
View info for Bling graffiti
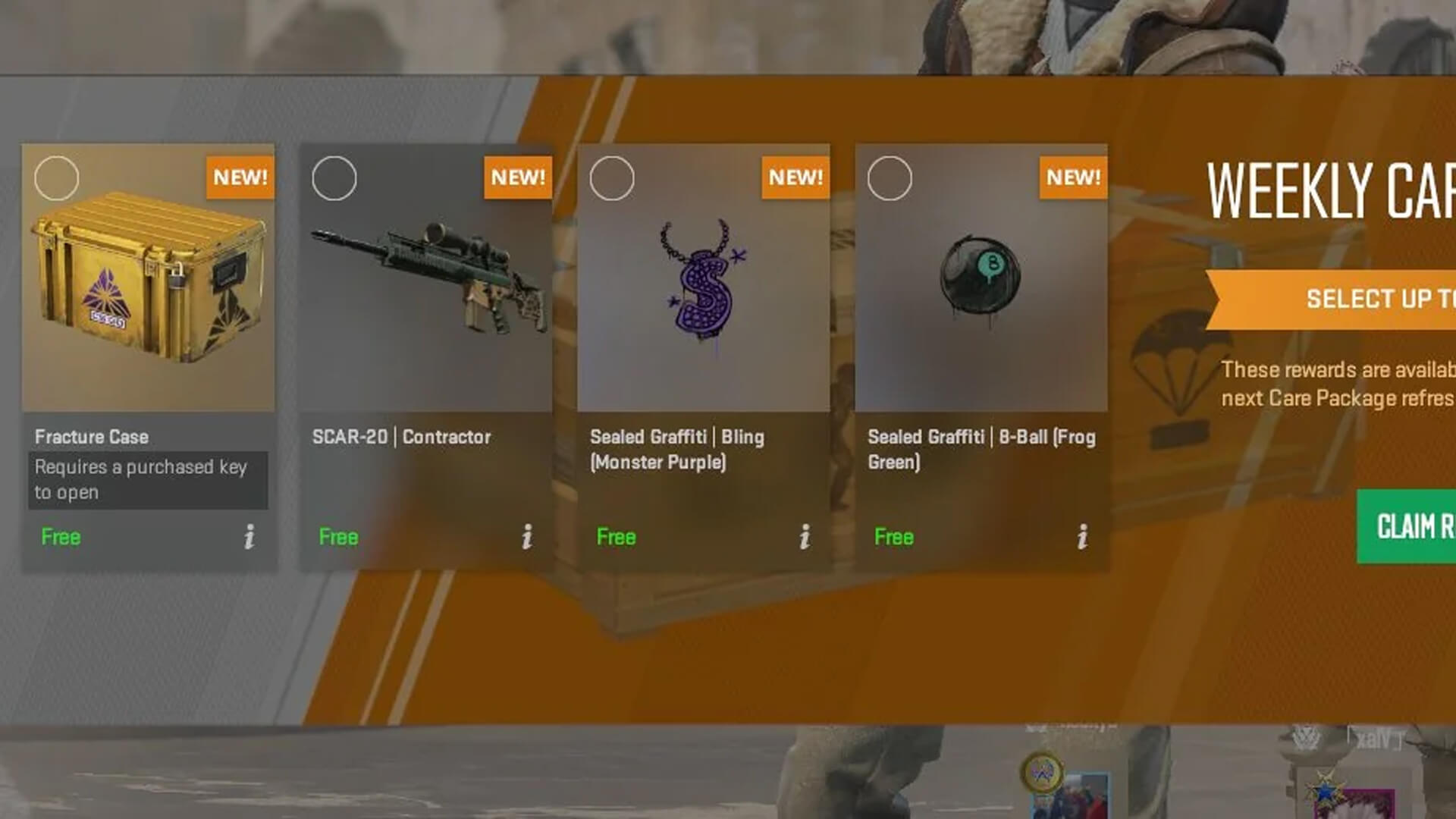coord(805,537)
